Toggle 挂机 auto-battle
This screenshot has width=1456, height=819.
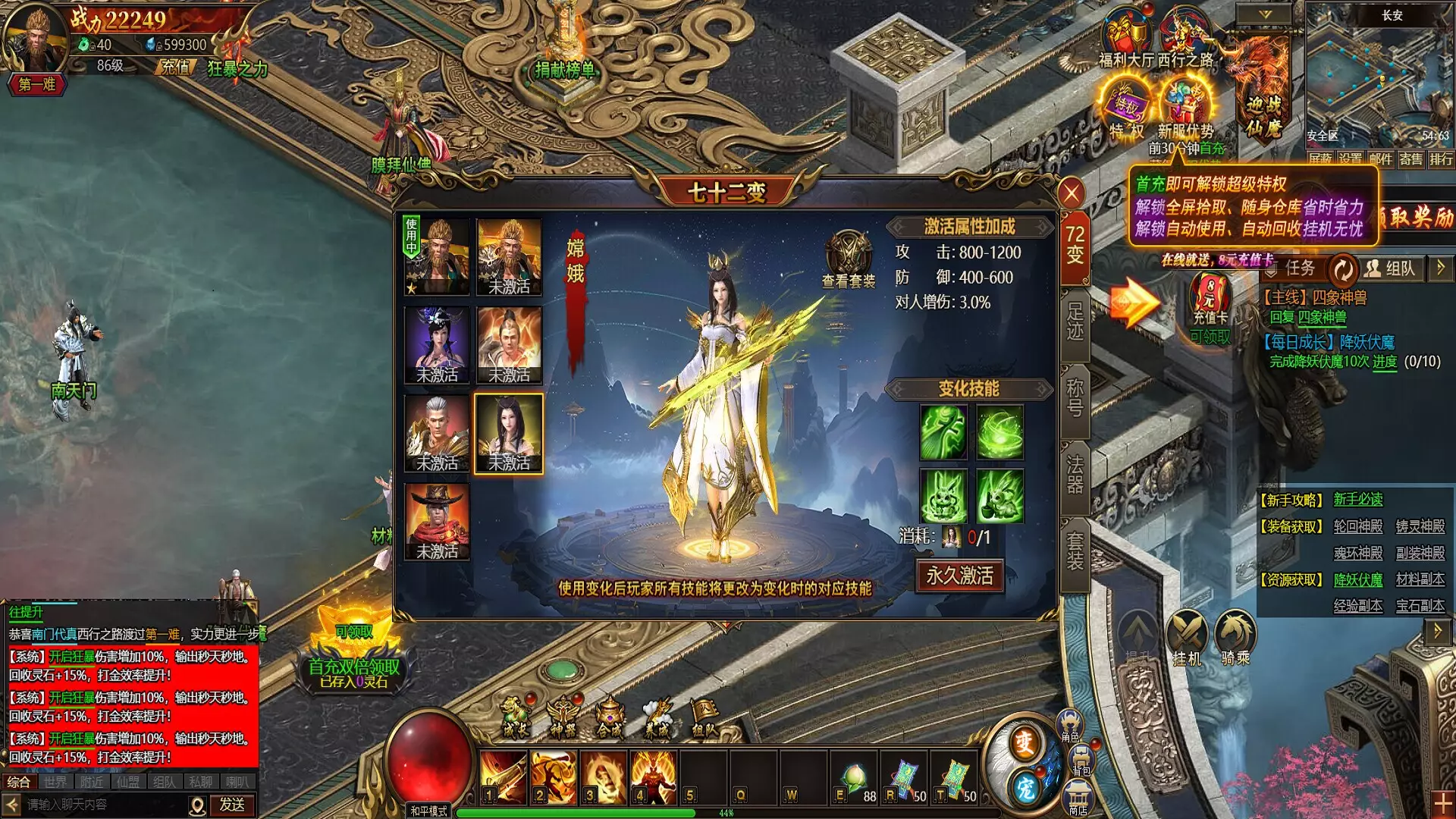click(1187, 635)
